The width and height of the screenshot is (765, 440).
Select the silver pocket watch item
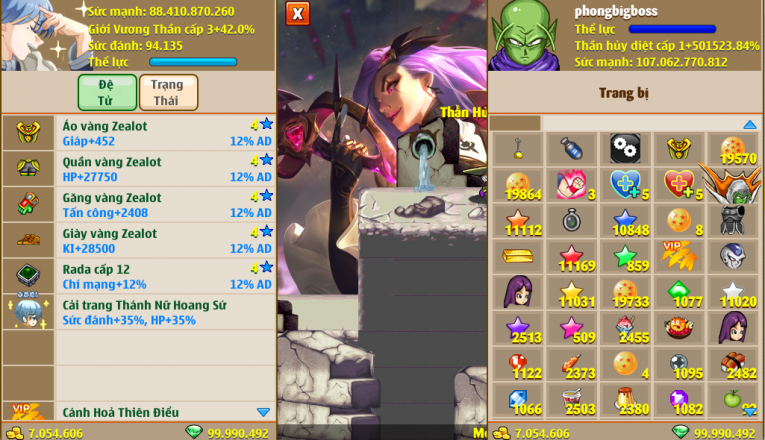(x=571, y=220)
